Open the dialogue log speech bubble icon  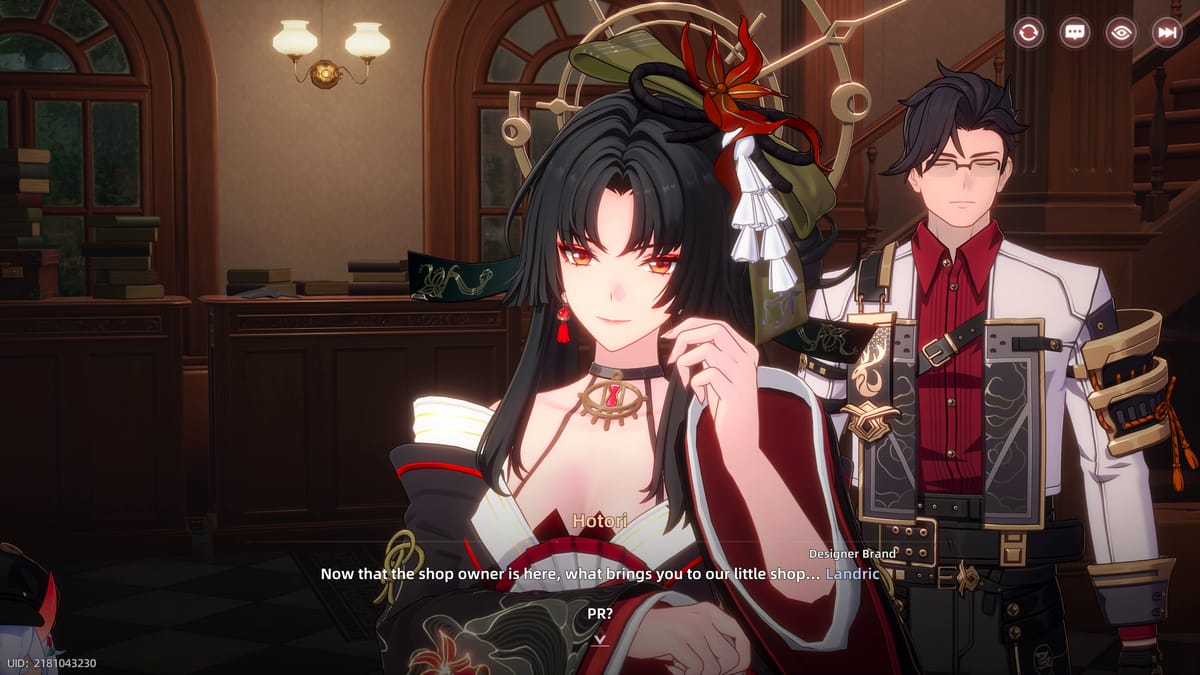click(1074, 32)
